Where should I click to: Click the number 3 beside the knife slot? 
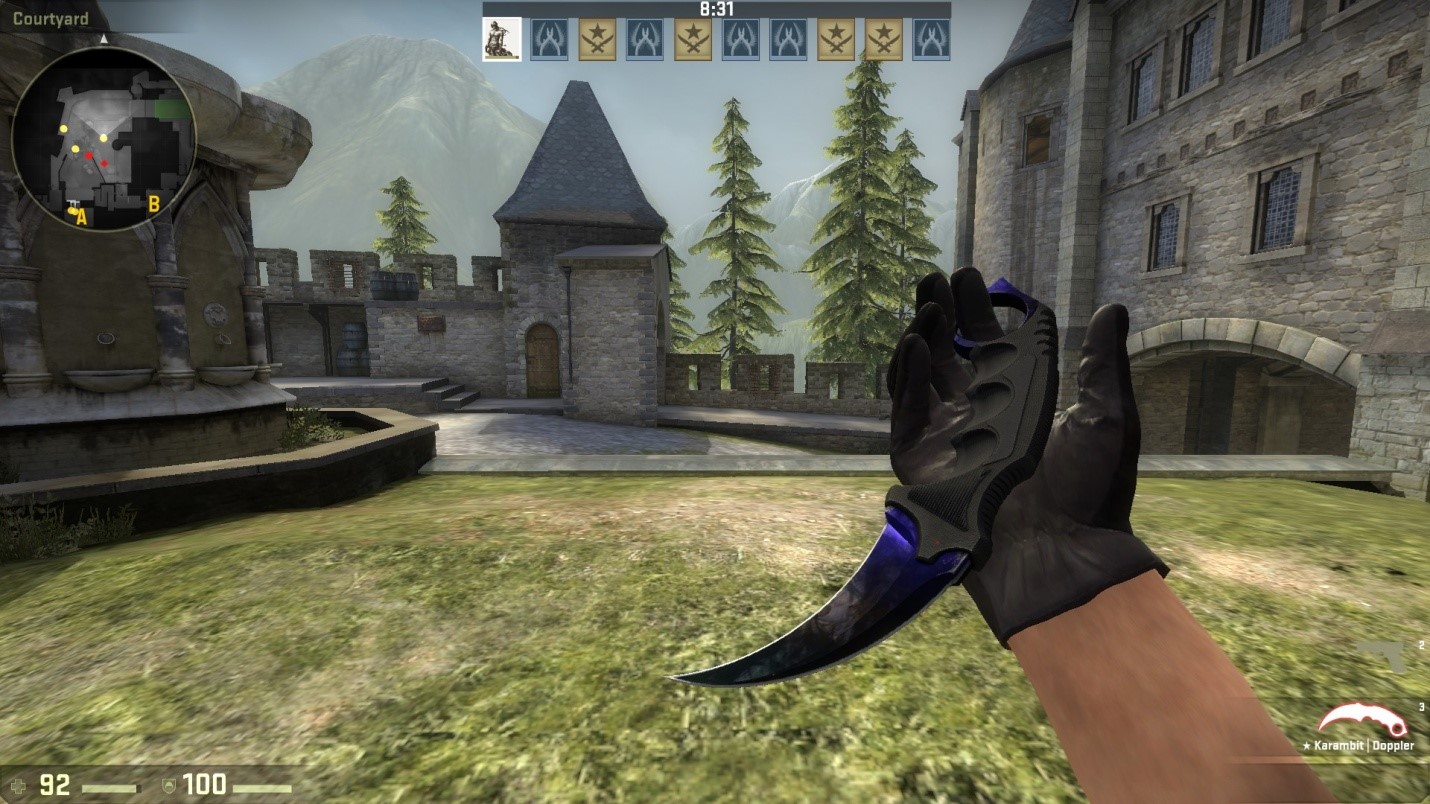(1421, 706)
